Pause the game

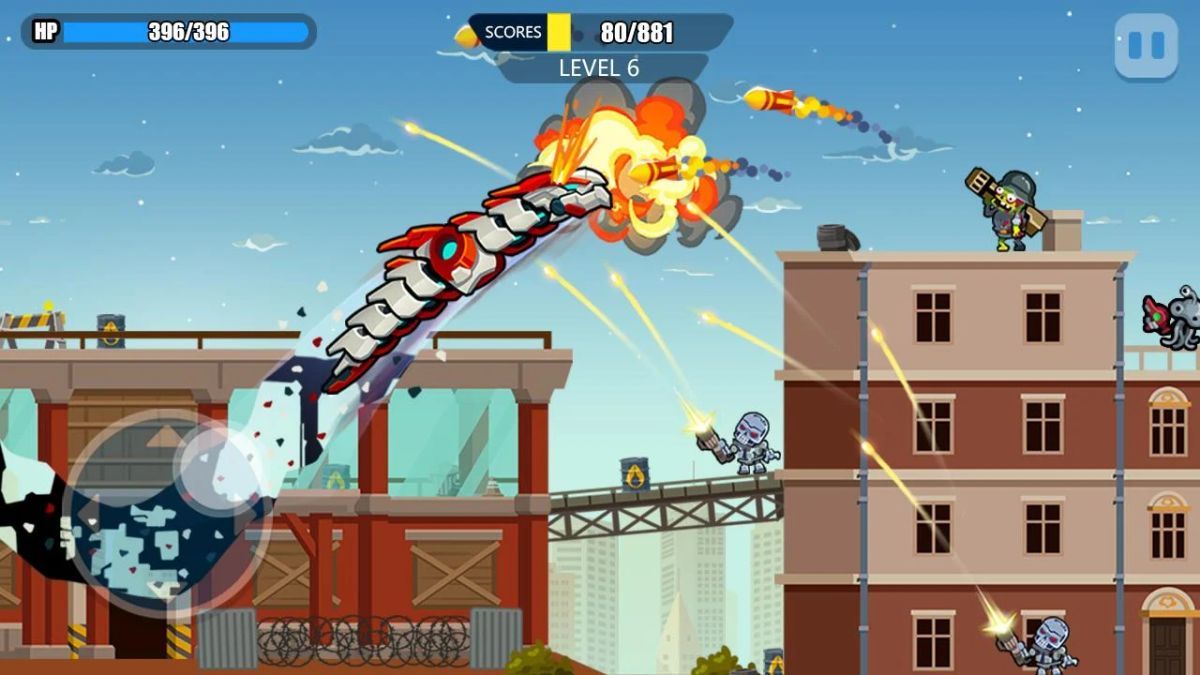pos(1146,46)
